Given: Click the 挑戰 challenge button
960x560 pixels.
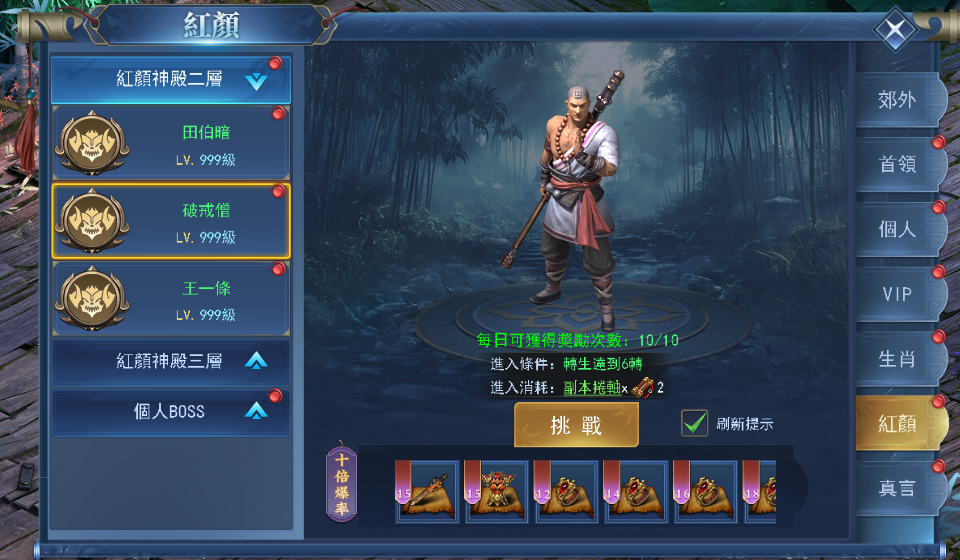Looking at the screenshot, I should coord(576,425).
